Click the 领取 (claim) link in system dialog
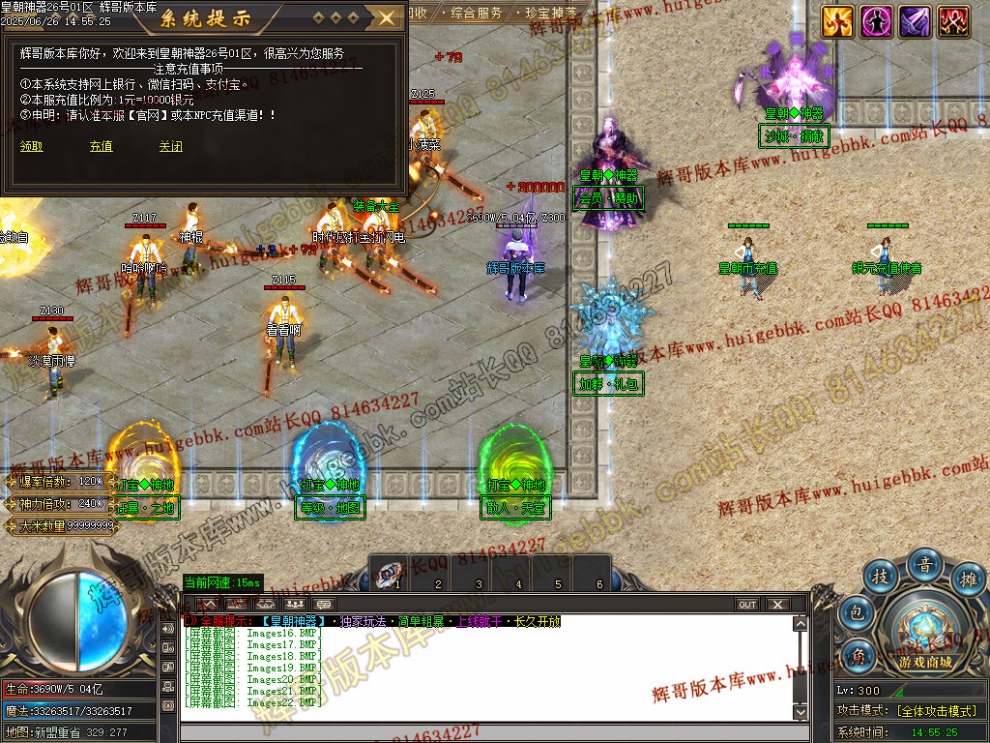The image size is (990, 743). tap(31, 146)
